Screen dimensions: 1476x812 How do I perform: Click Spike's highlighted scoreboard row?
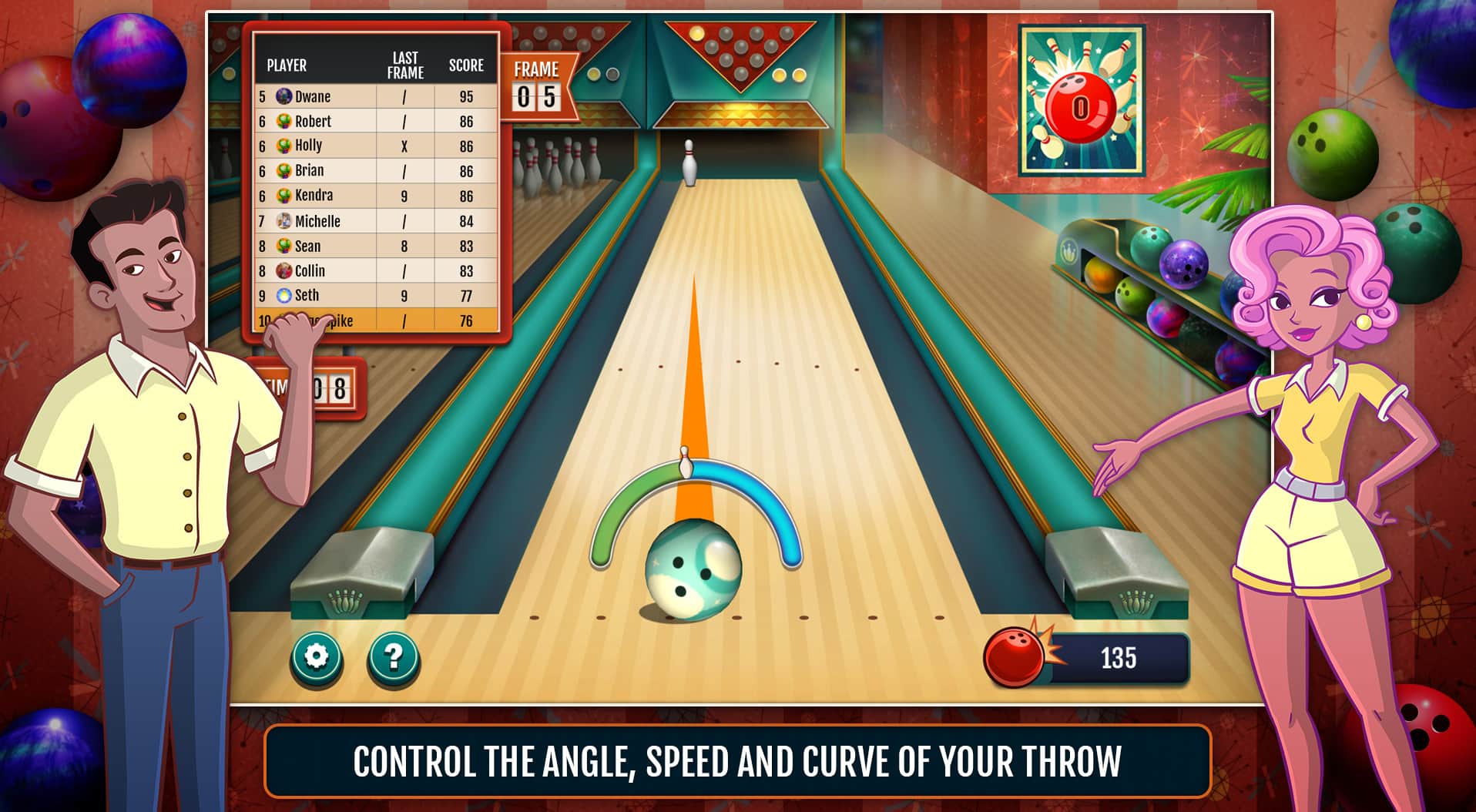(370, 320)
